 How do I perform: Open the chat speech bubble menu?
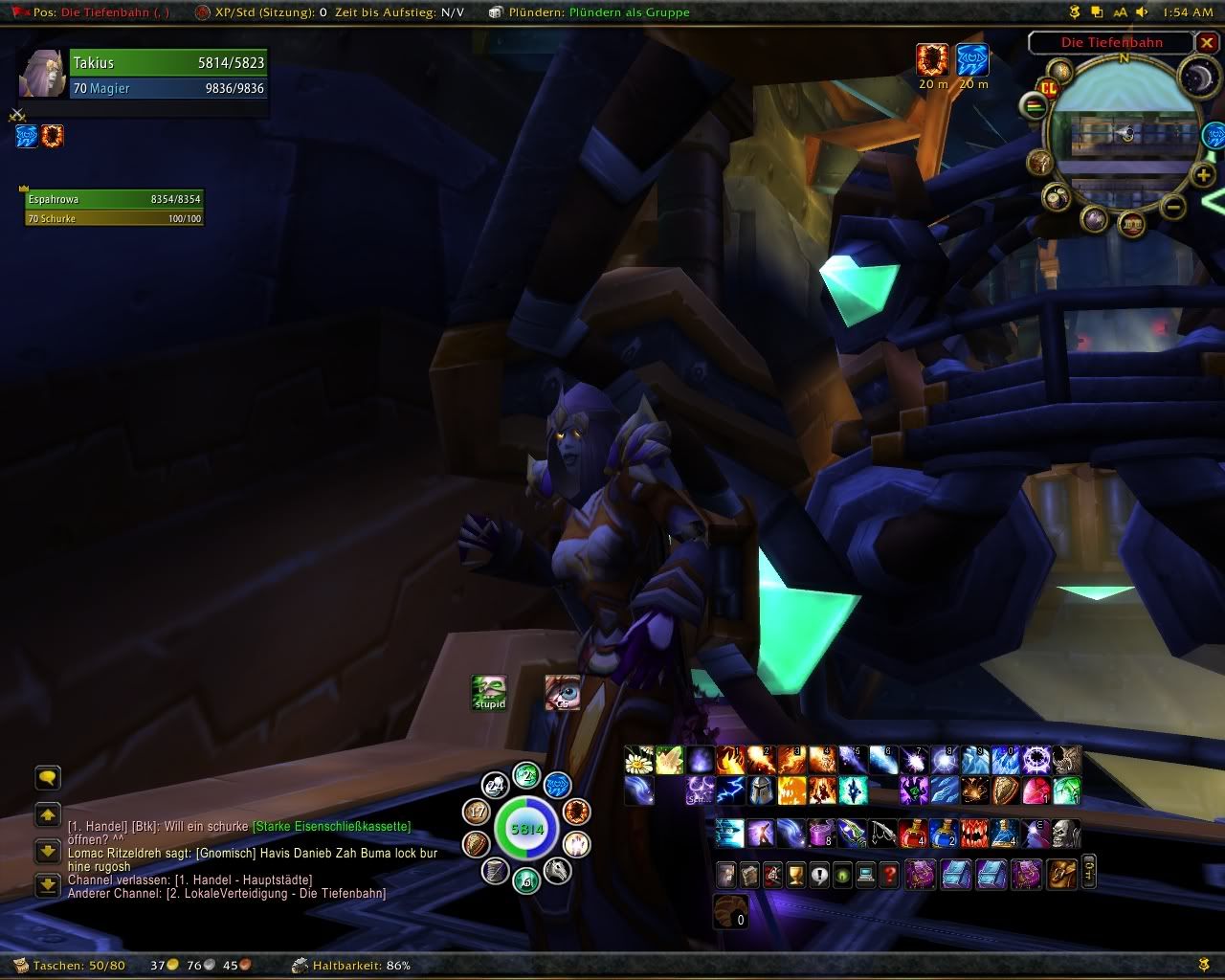(47, 777)
